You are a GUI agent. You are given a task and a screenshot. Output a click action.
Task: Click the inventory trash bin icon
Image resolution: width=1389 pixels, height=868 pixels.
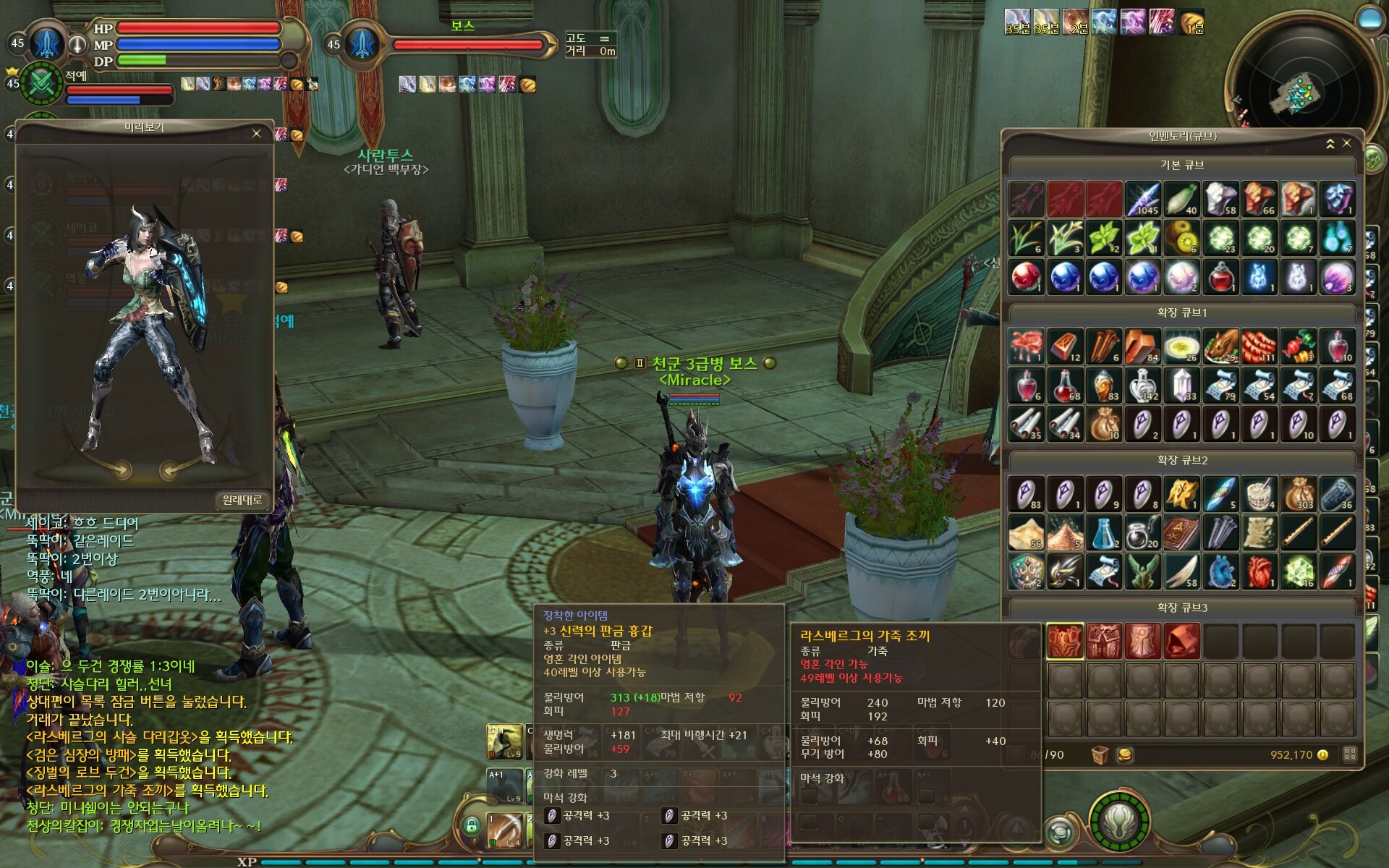tap(1100, 755)
